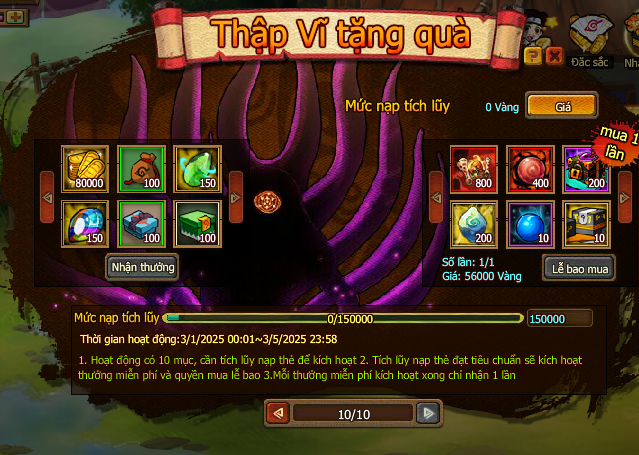Select the blue sphere item marked 10
This screenshot has width=639, height=455.
pos(530,224)
